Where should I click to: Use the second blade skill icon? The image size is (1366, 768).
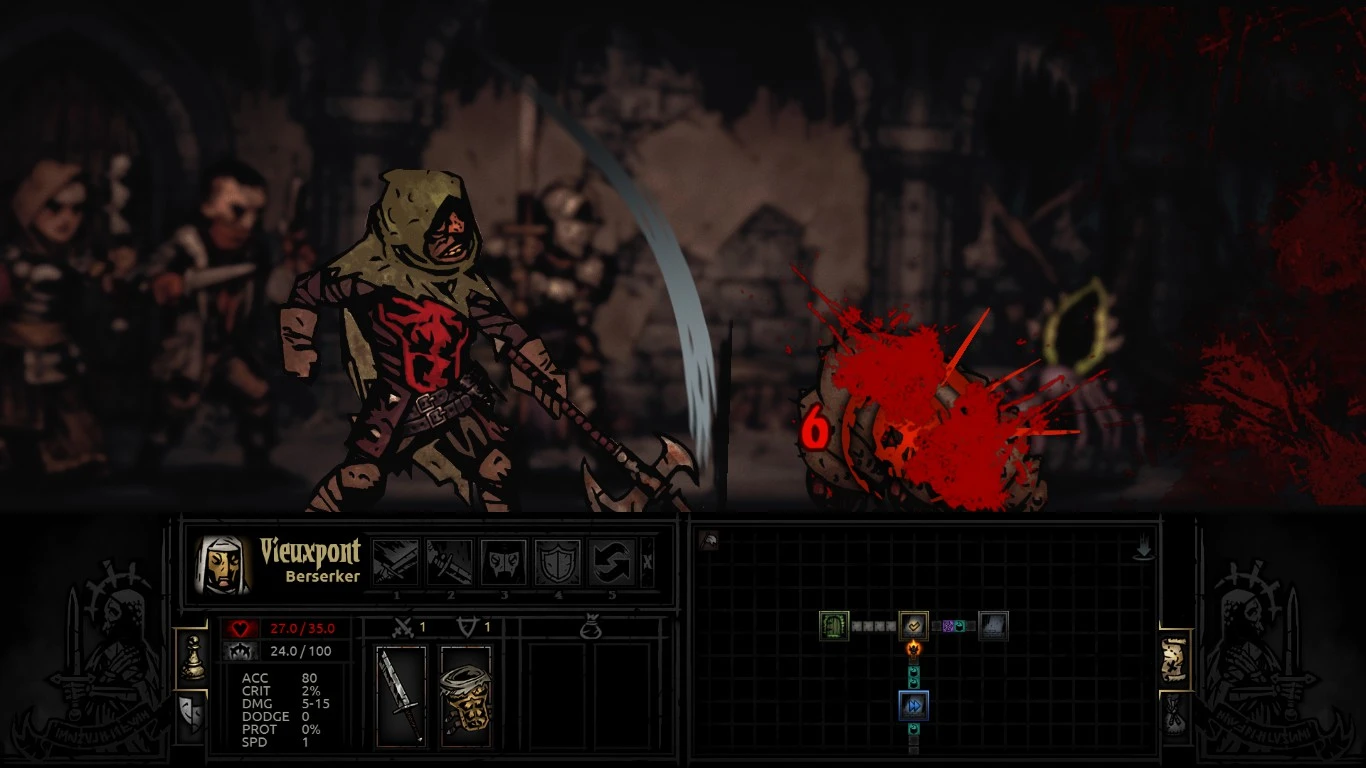449,562
